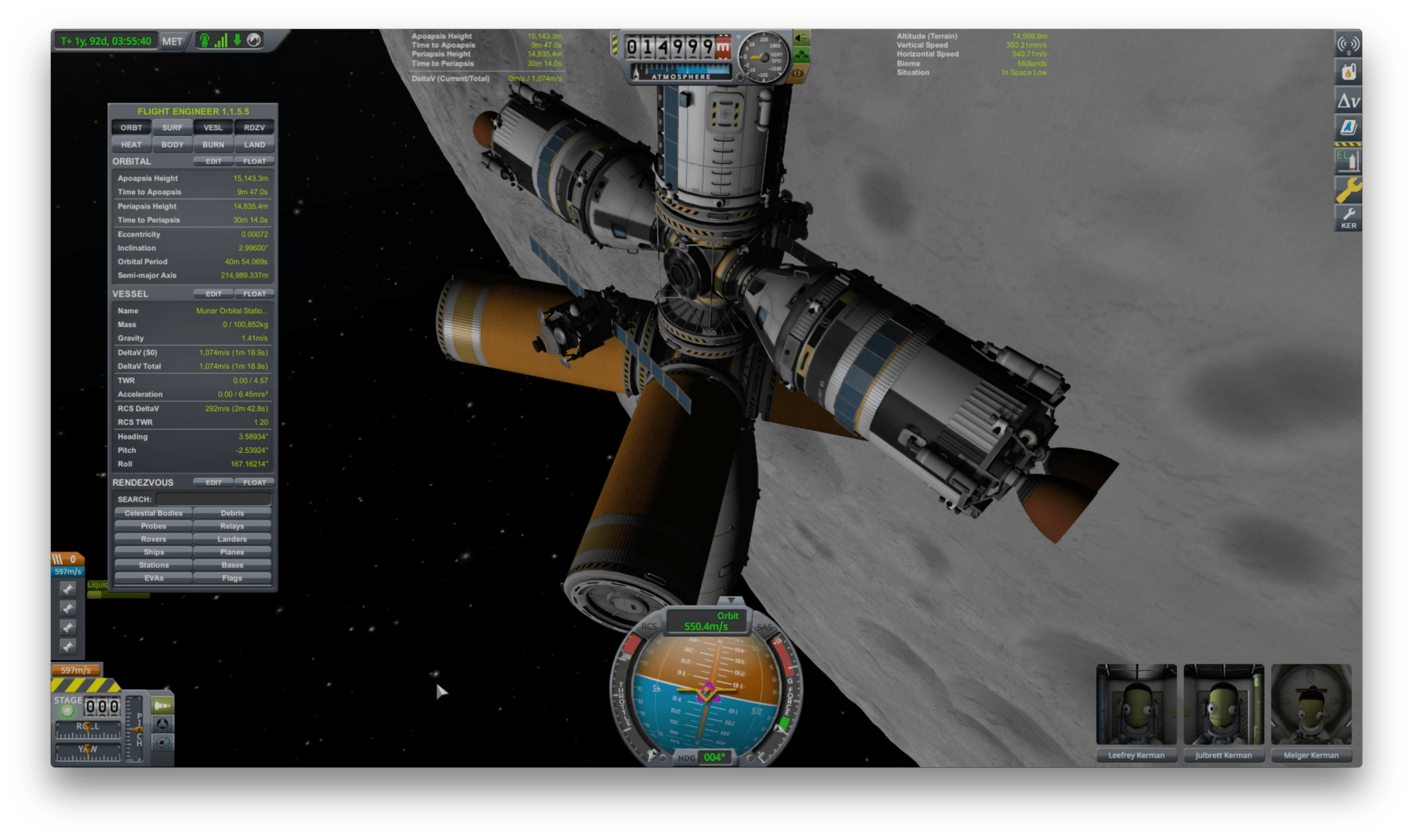Select the VESL tab

213,128
